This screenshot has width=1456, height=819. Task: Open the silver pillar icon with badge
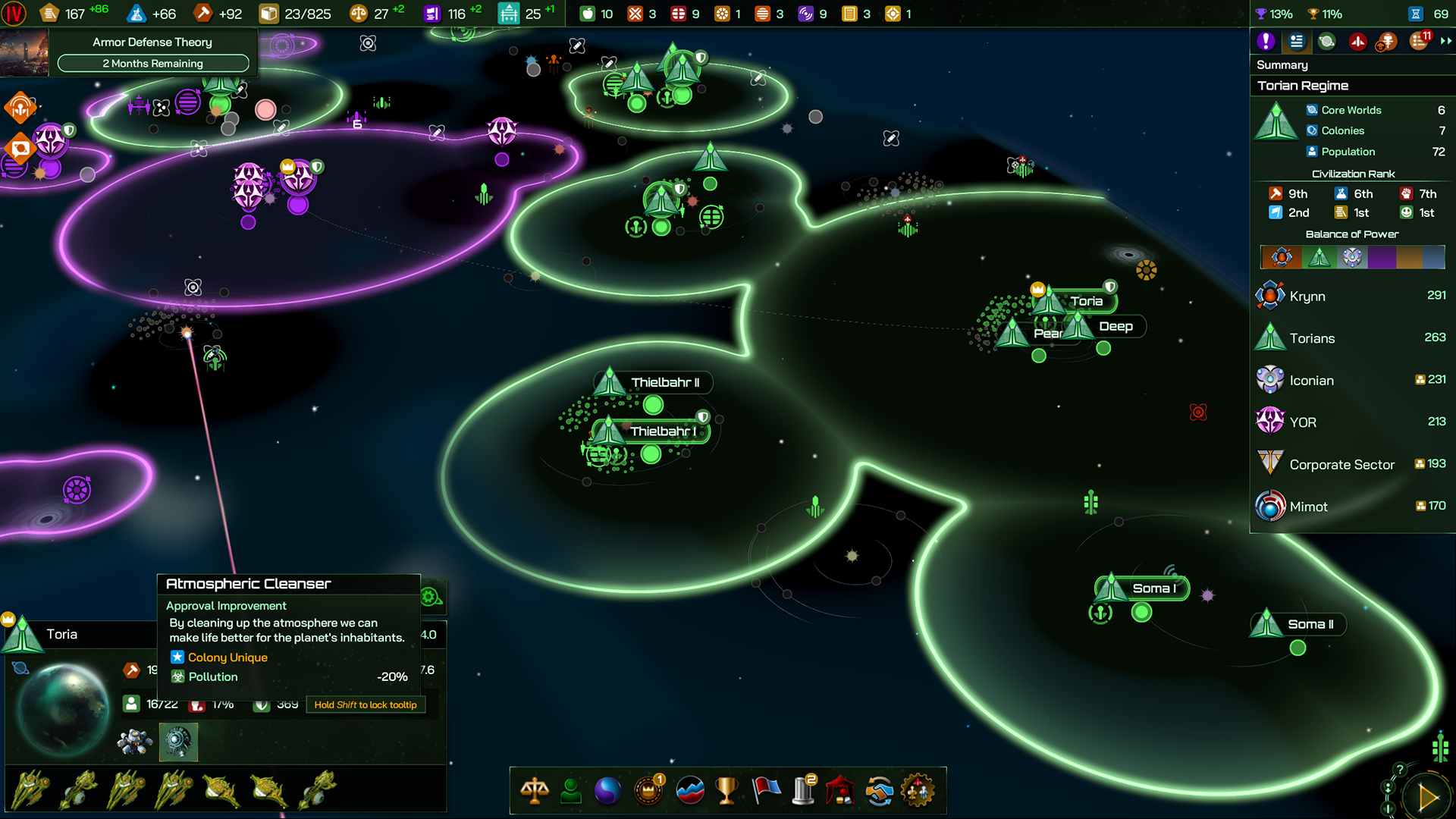tap(803, 791)
